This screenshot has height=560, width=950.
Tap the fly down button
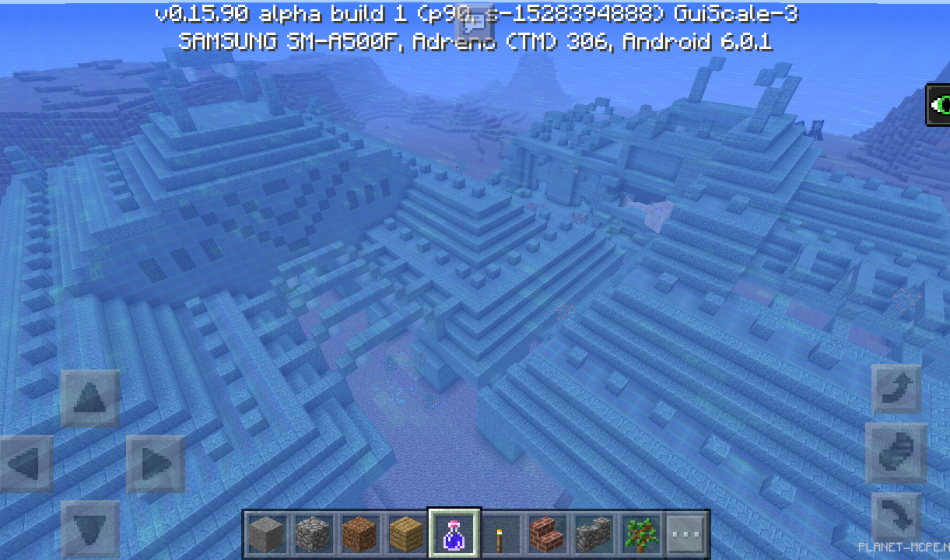(x=896, y=517)
